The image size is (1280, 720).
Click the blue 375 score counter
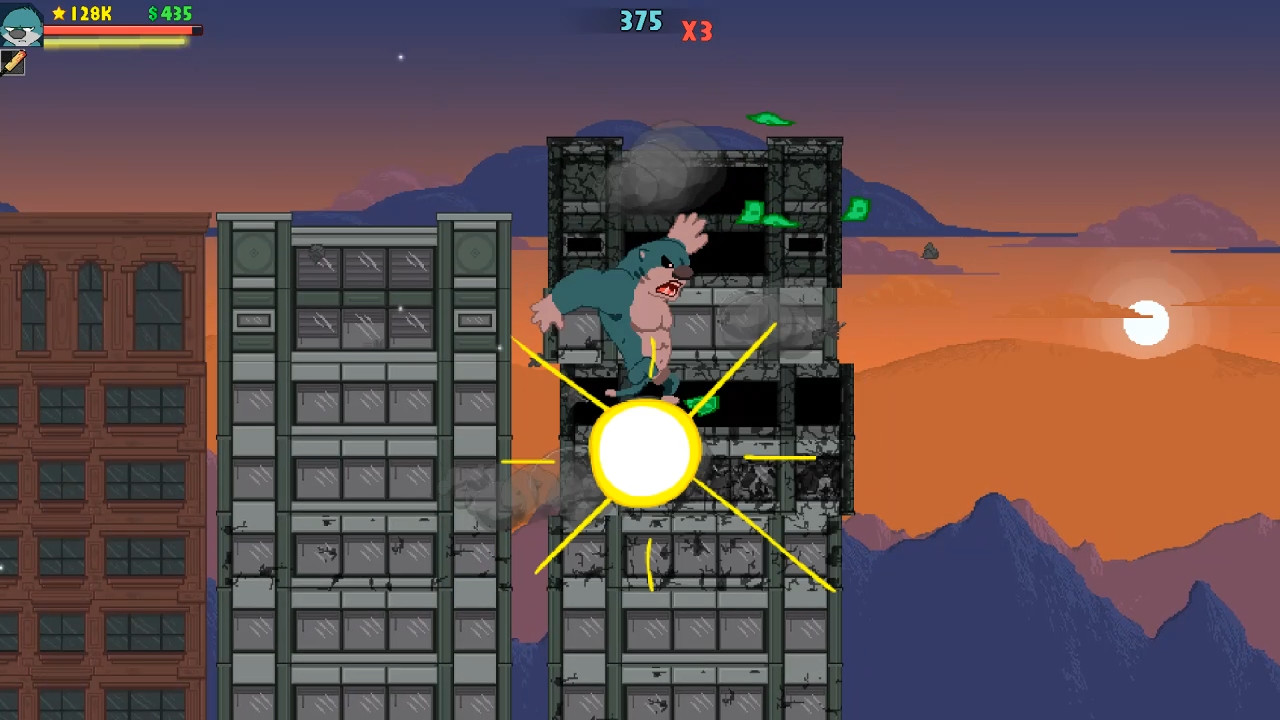640,21
